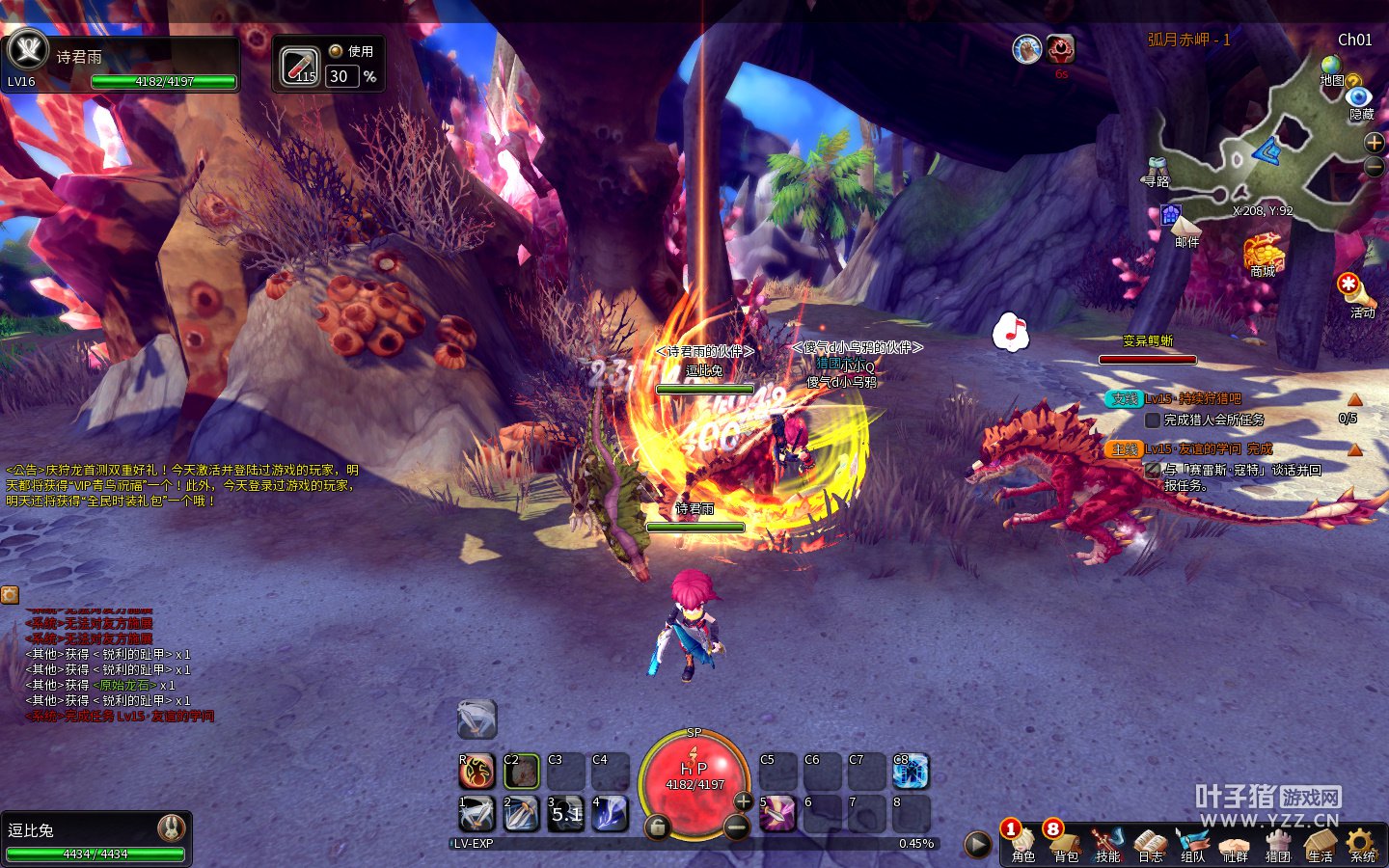Open the 猎团 guild menu
This screenshot has height=868, width=1389.
click(x=1278, y=843)
